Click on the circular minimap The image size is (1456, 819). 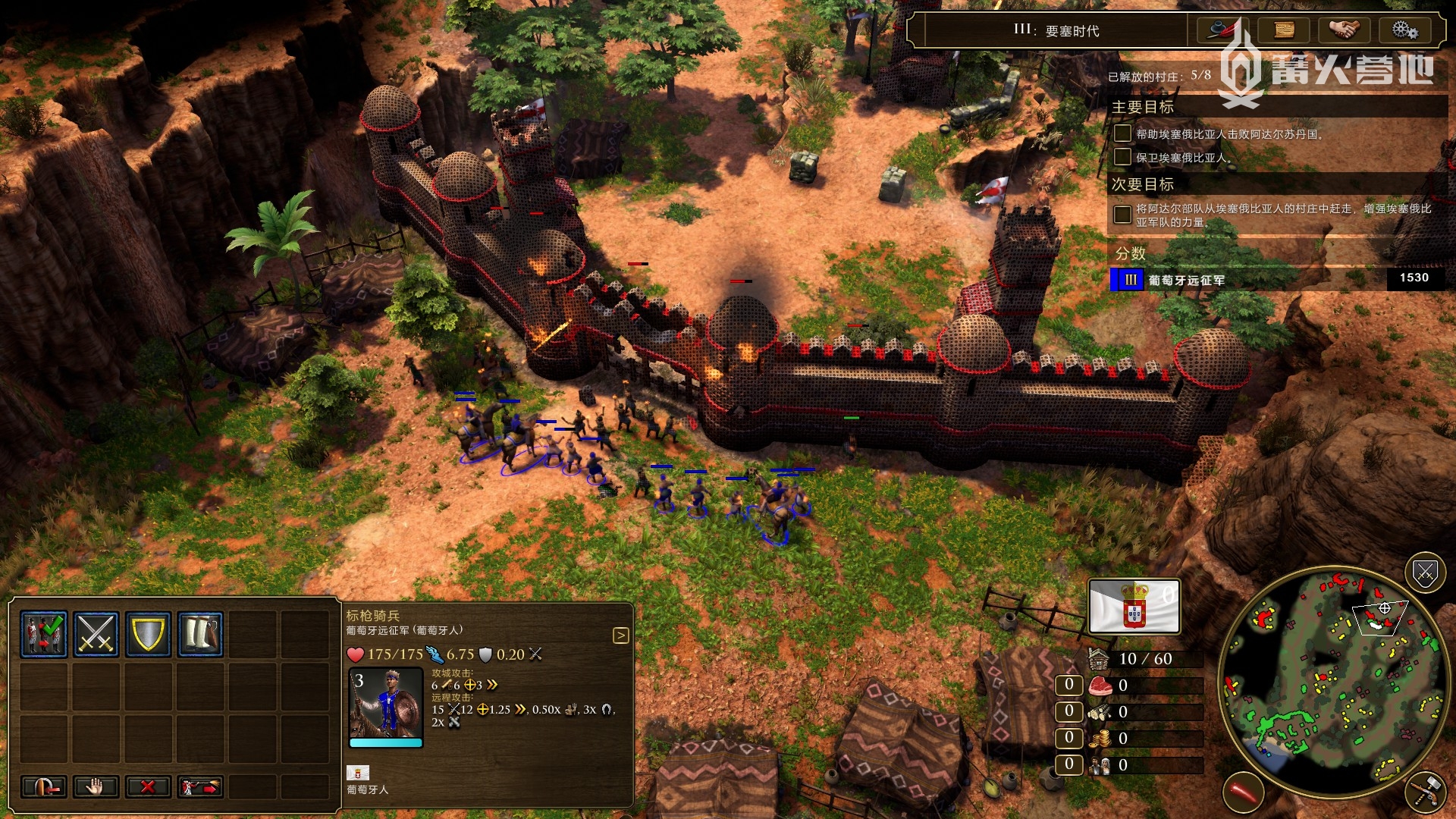(1332, 682)
